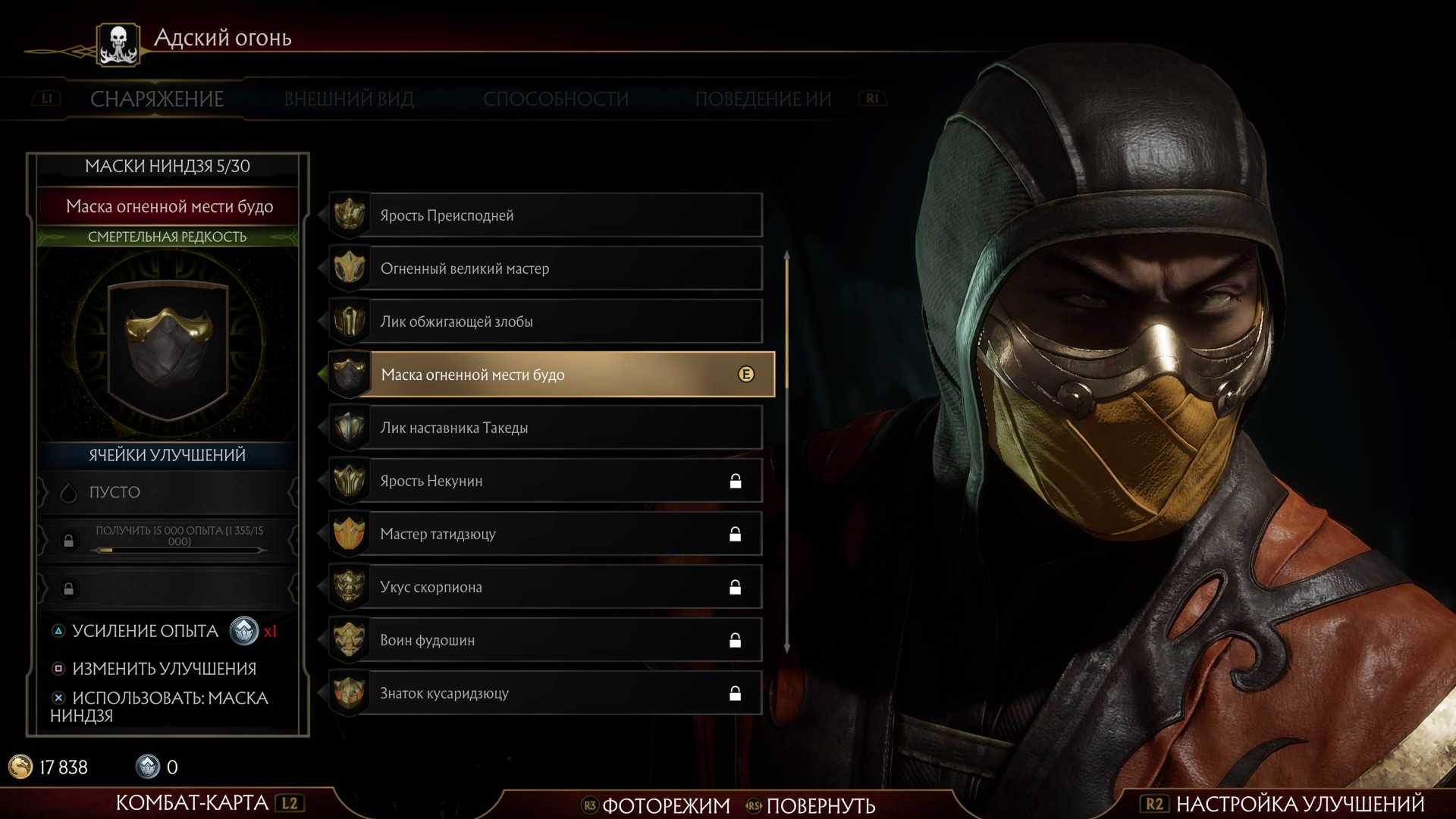Viewport: 1456px width, 819px height.
Task: Select the locked Ярость Некунин mask
Action: 546,481
